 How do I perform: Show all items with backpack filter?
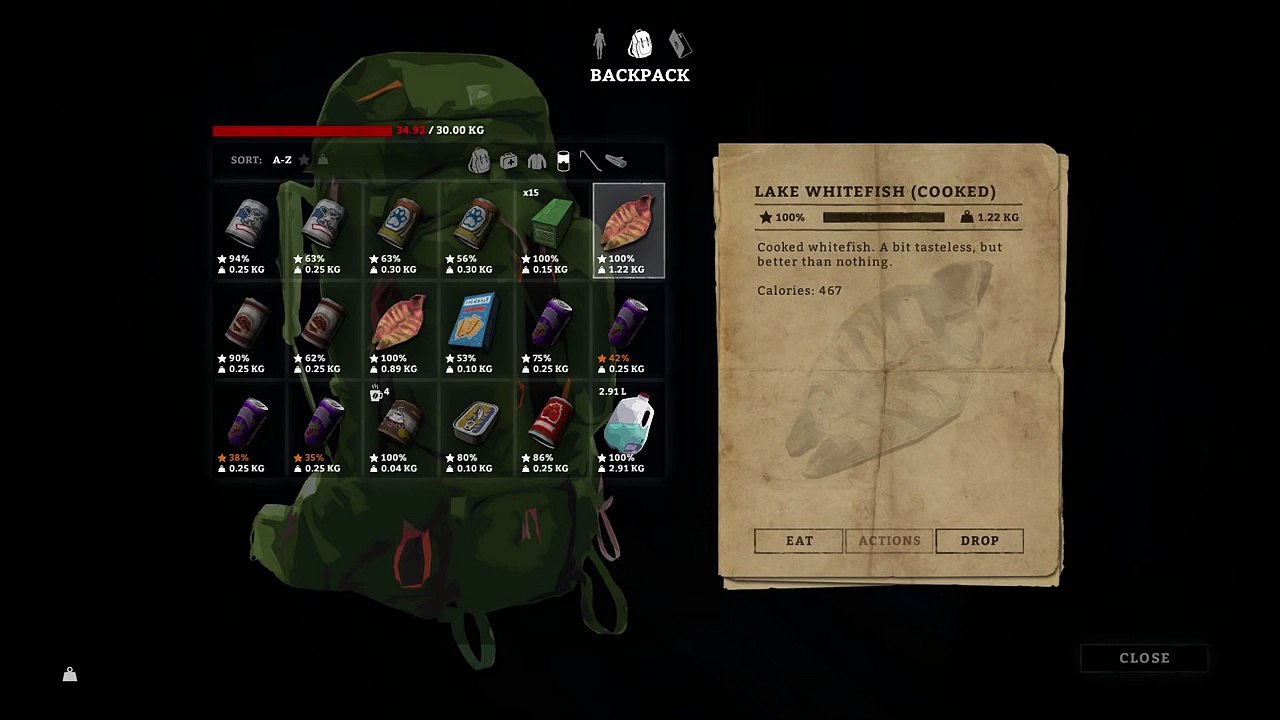click(x=480, y=160)
